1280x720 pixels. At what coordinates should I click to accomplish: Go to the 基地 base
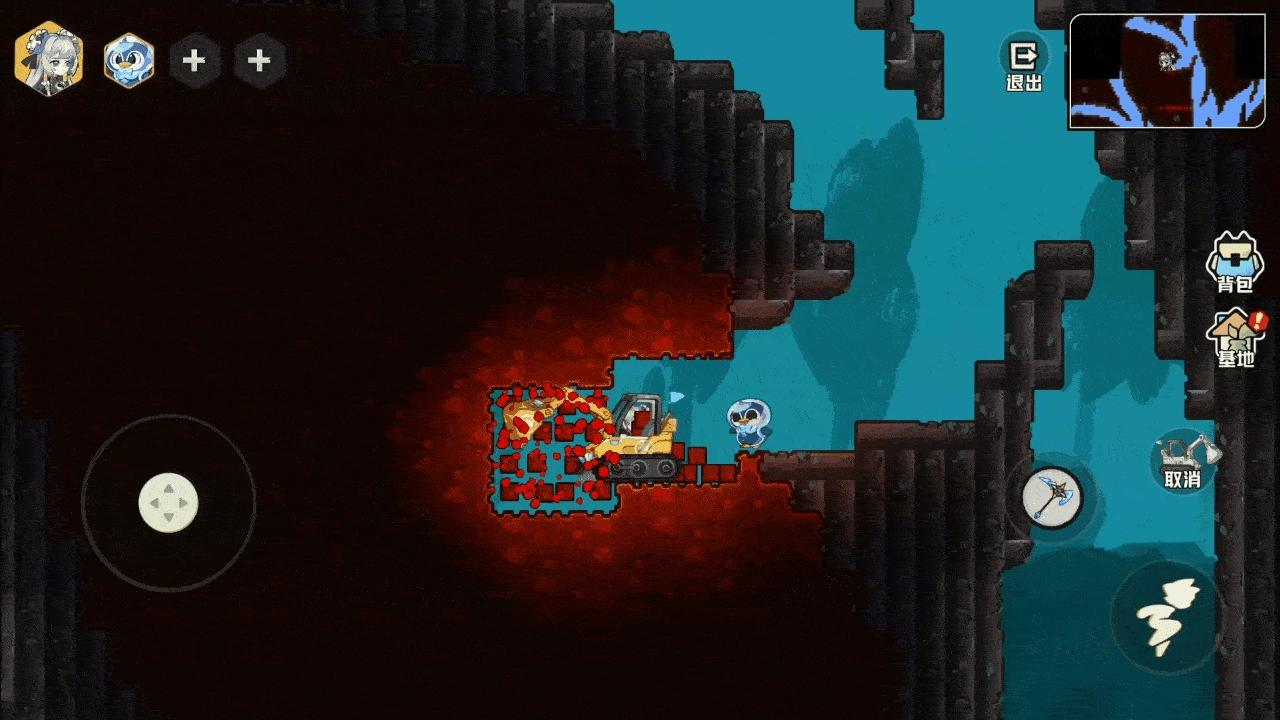[x=1236, y=338]
